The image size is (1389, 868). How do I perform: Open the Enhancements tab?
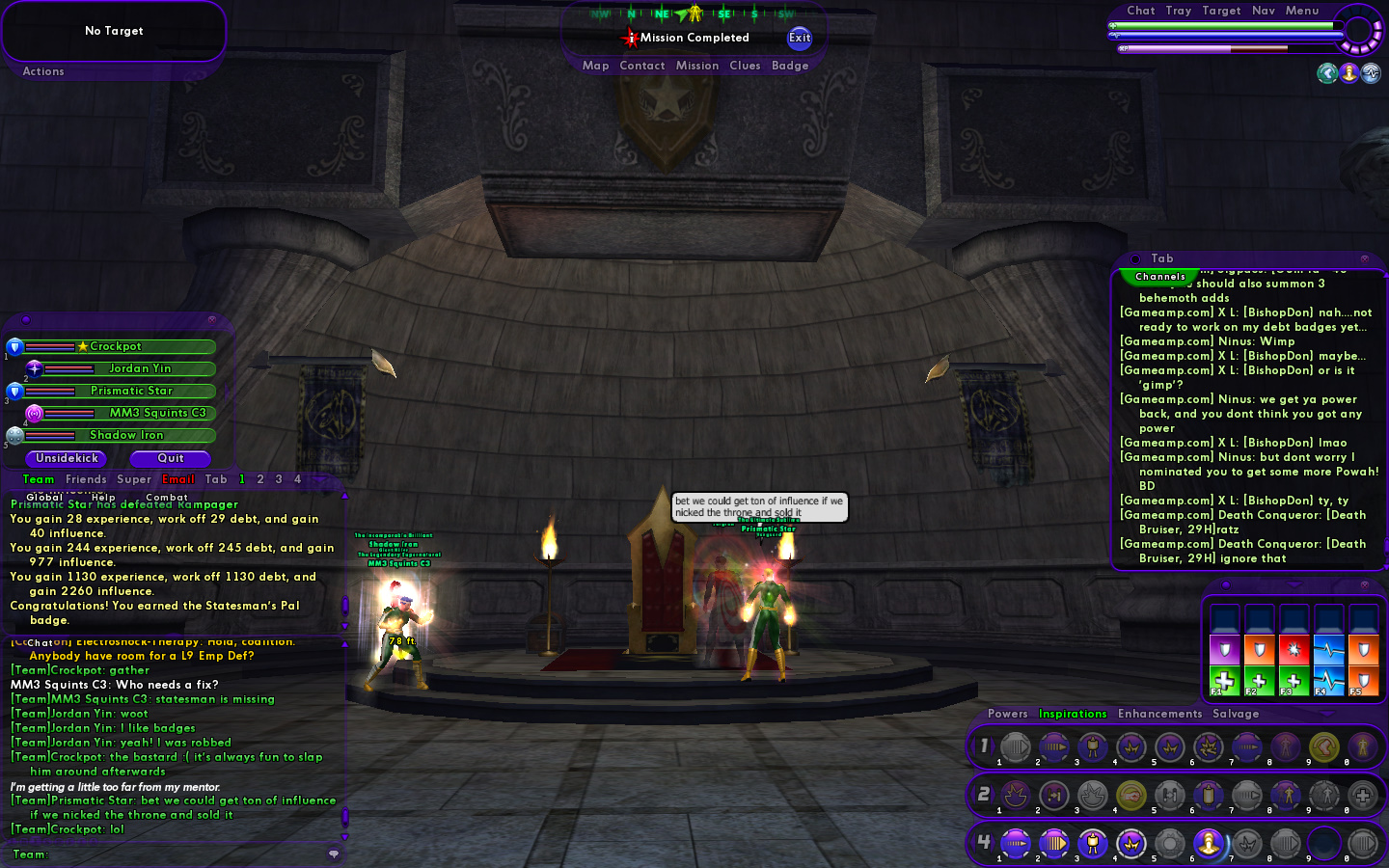(1159, 714)
